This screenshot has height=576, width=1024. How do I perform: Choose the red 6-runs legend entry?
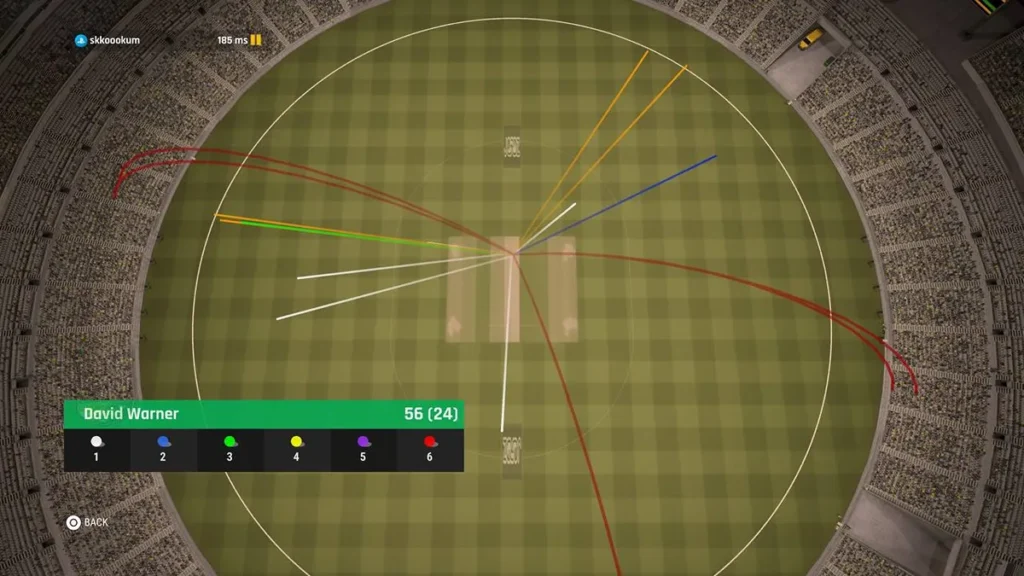click(x=430, y=449)
